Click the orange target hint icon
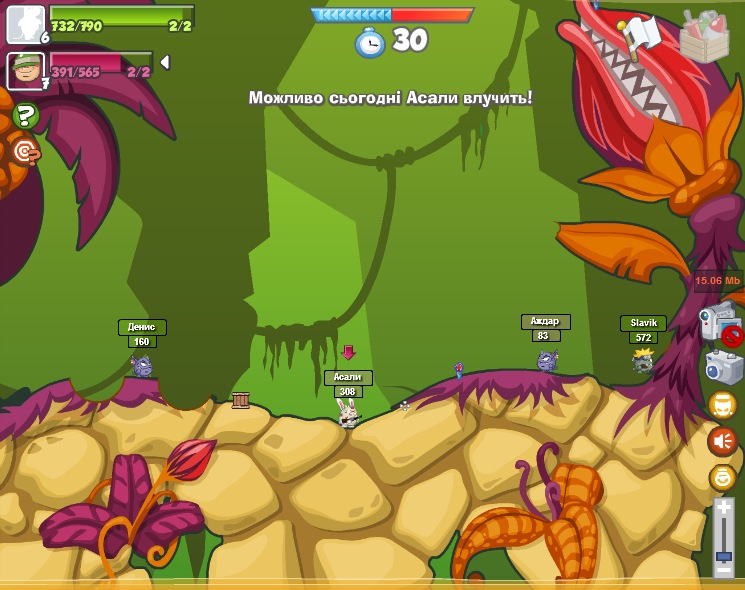 point(25,151)
